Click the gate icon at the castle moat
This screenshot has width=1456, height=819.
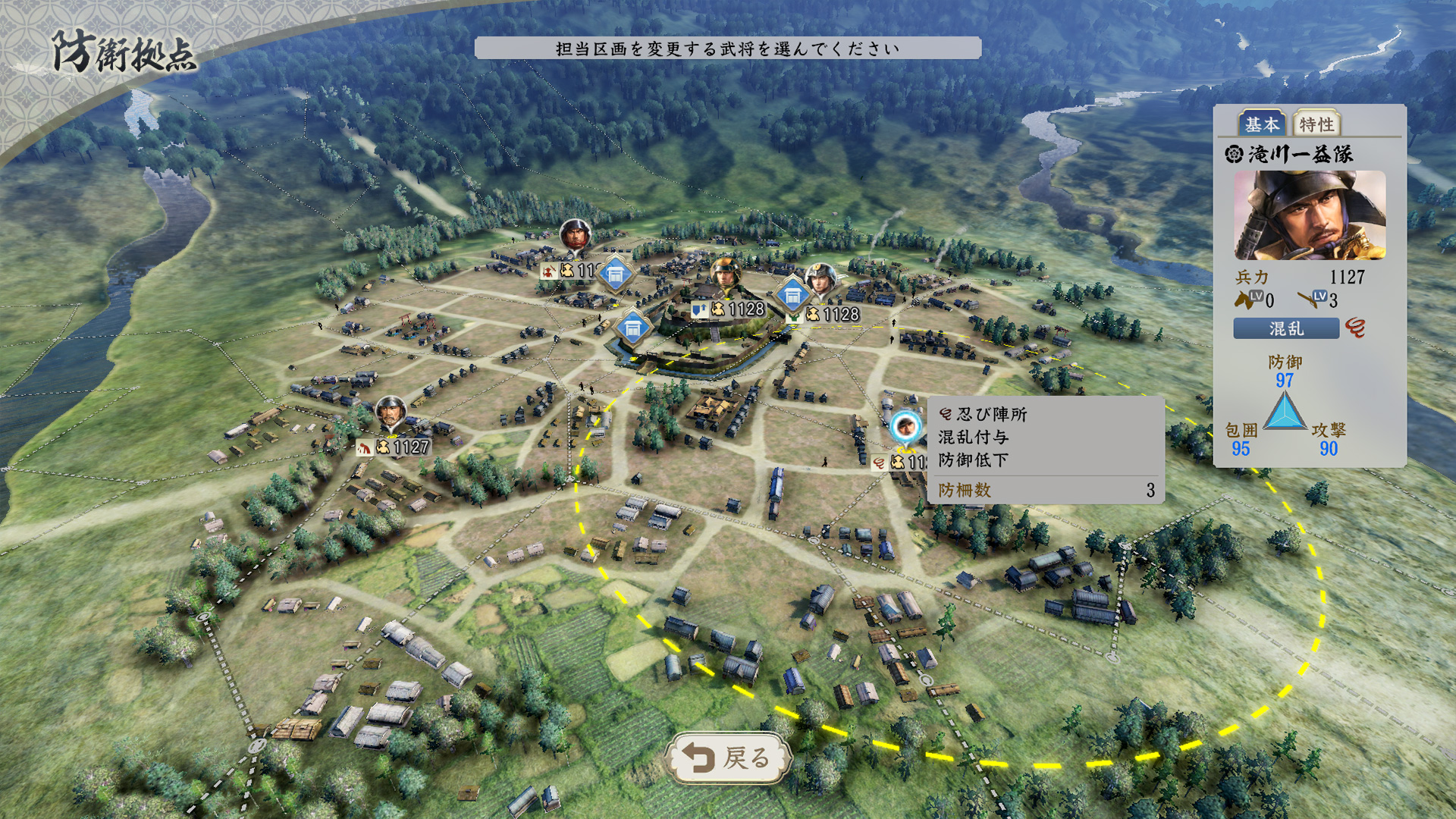(x=632, y=329)
